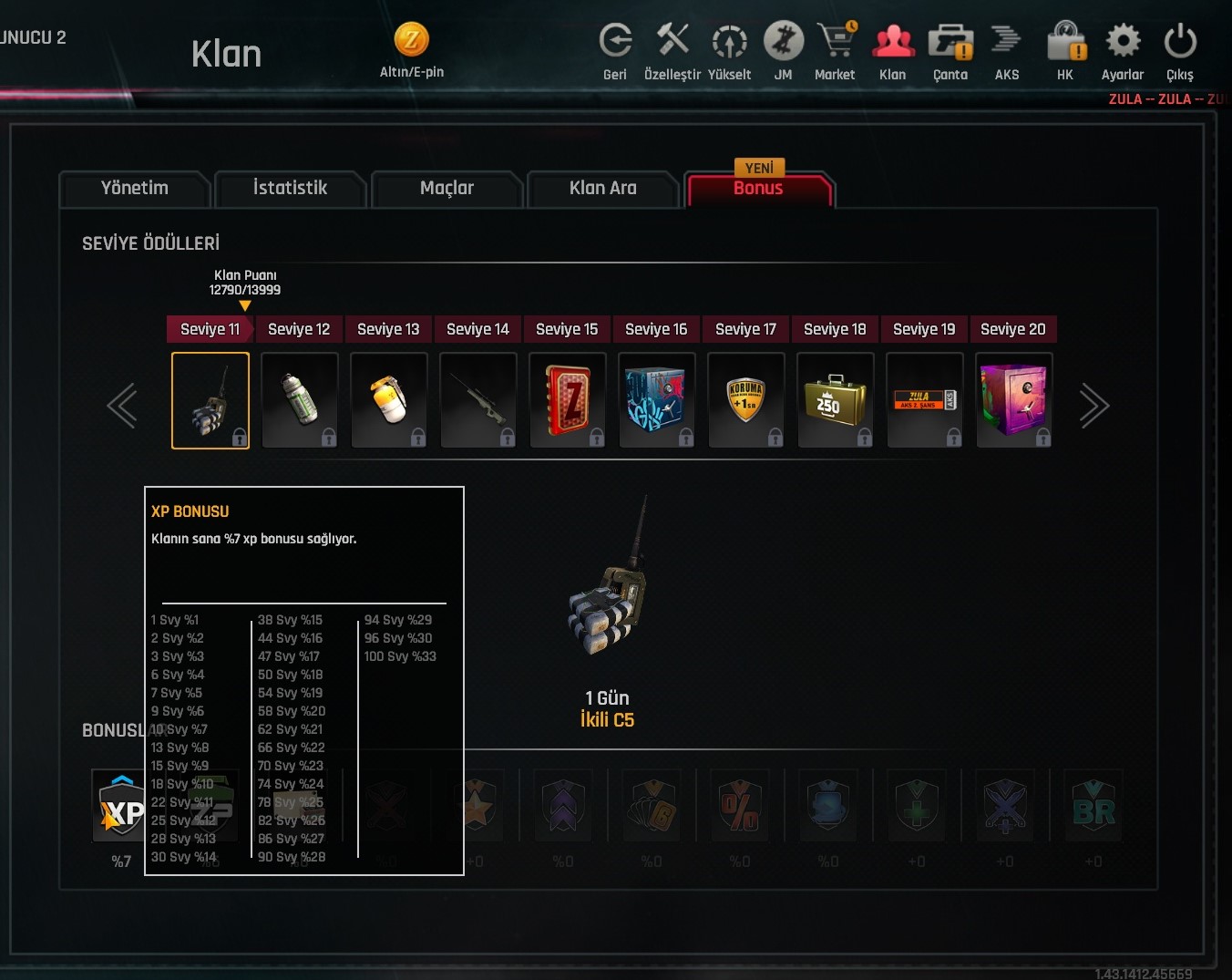1232x980 pixels.
Task: Switch to the İstatistik tab
Action: click(290, 189)
